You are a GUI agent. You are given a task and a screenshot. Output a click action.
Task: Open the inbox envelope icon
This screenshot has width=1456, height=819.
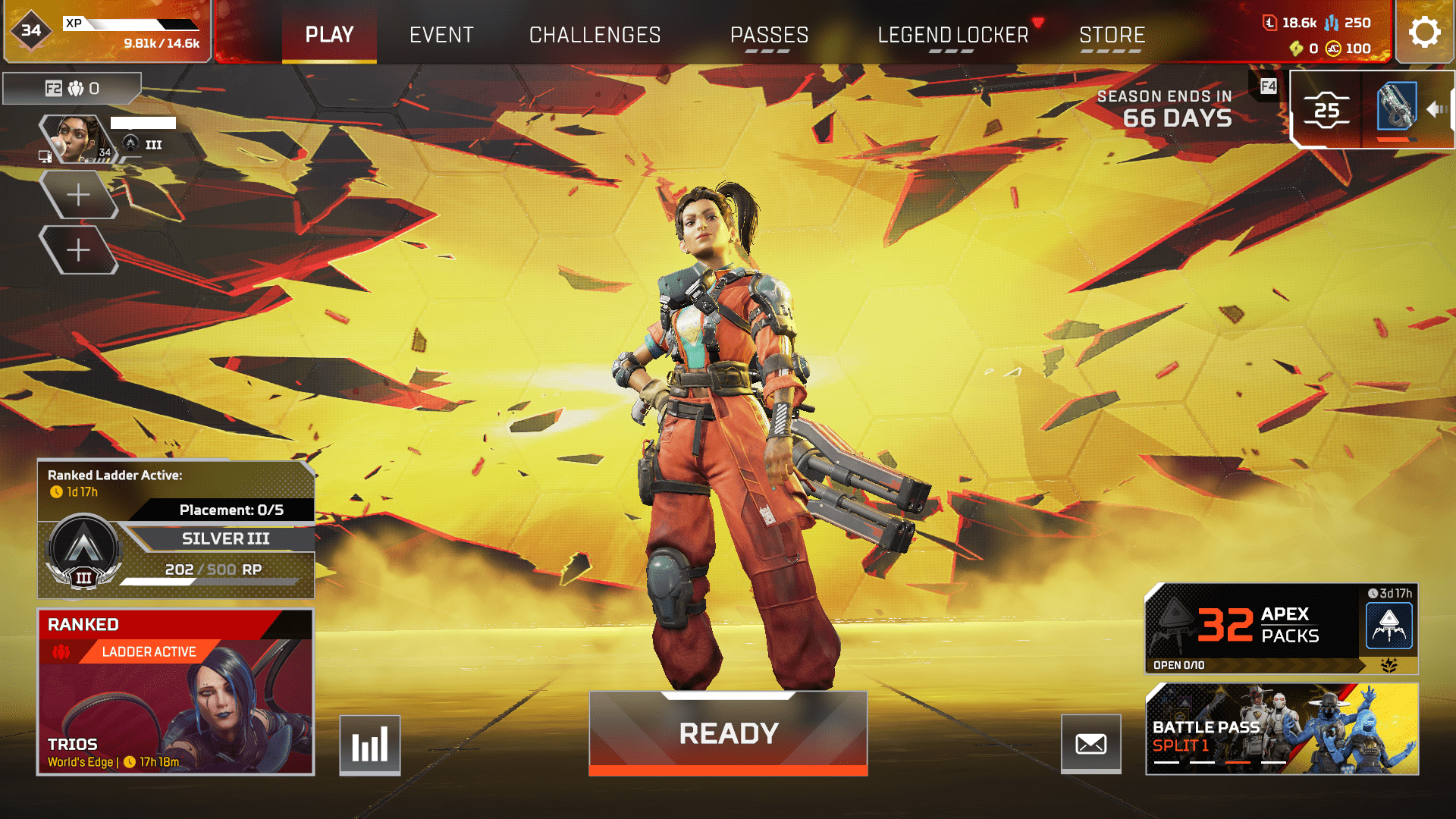tap(1092, 744)
